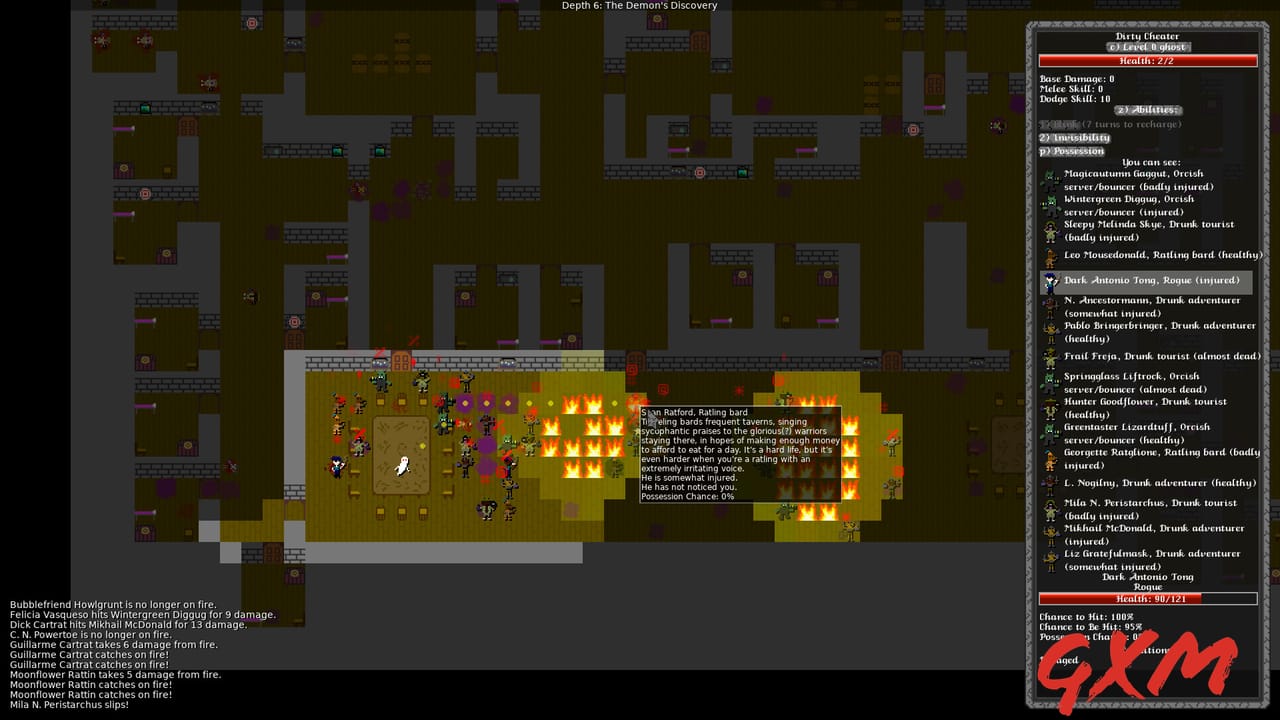This screenshot has height=720, width=1280.
Task: Click the Depth 6 level title
Action: point(637,5)
